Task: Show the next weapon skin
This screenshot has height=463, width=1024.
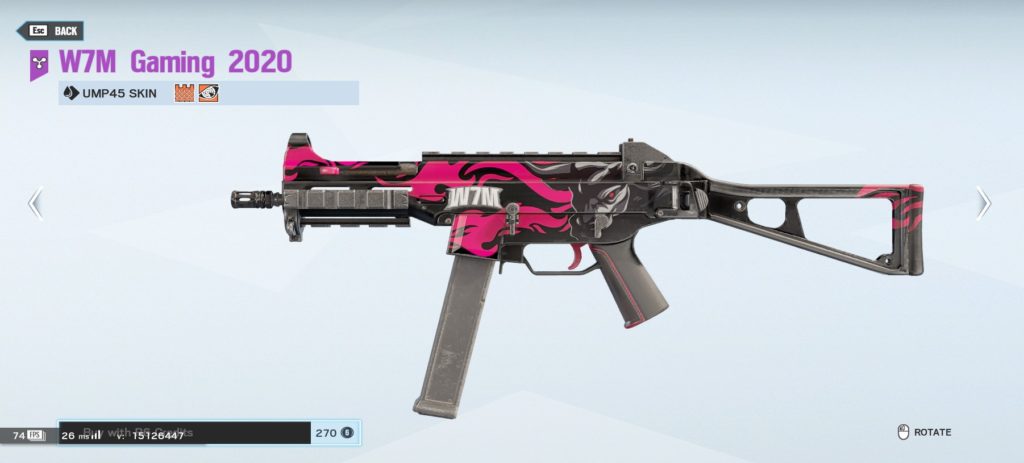Action: pos(983,204)
